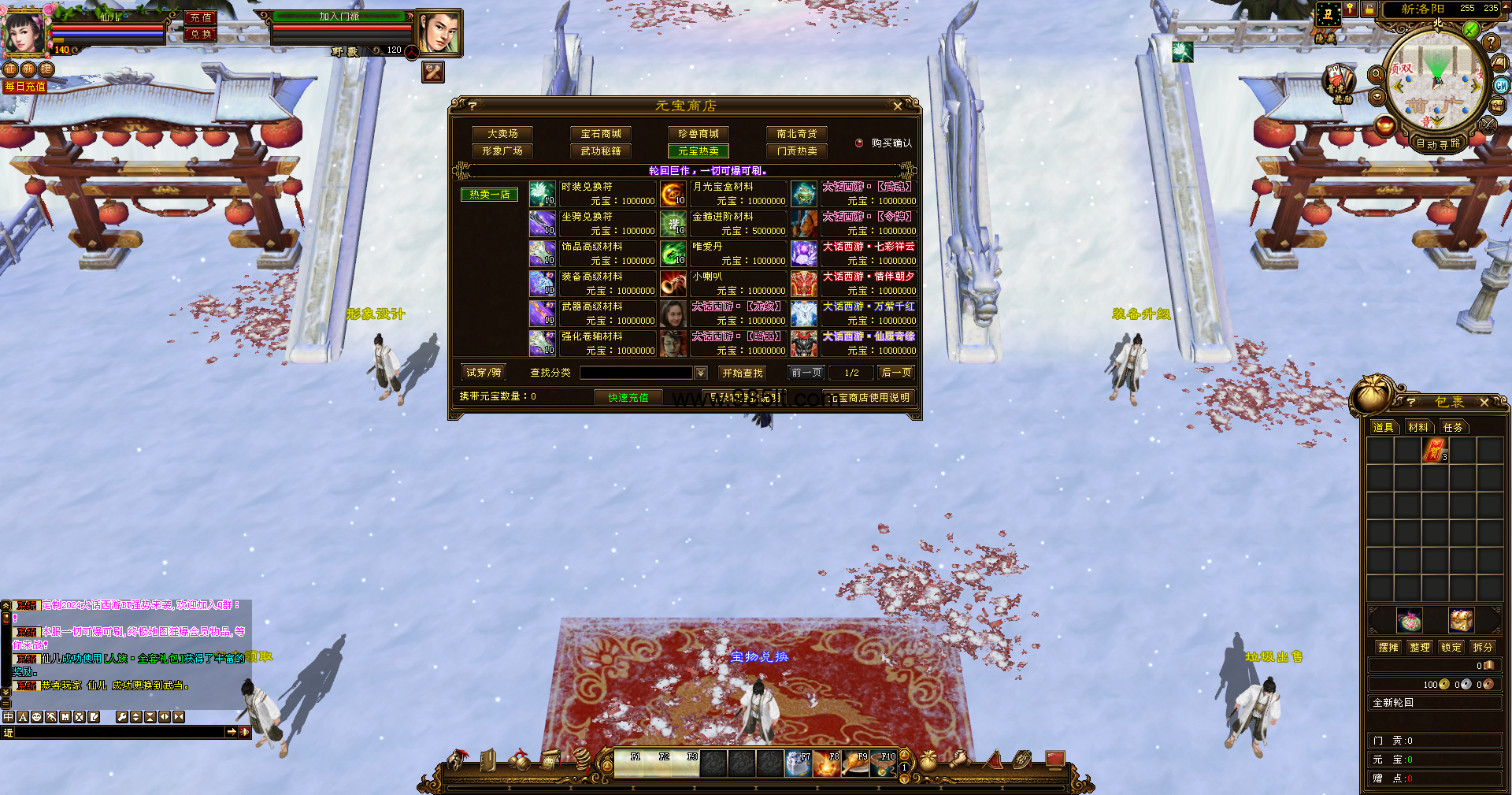Open the 门贡热卖 shop category

click(797, 151)
